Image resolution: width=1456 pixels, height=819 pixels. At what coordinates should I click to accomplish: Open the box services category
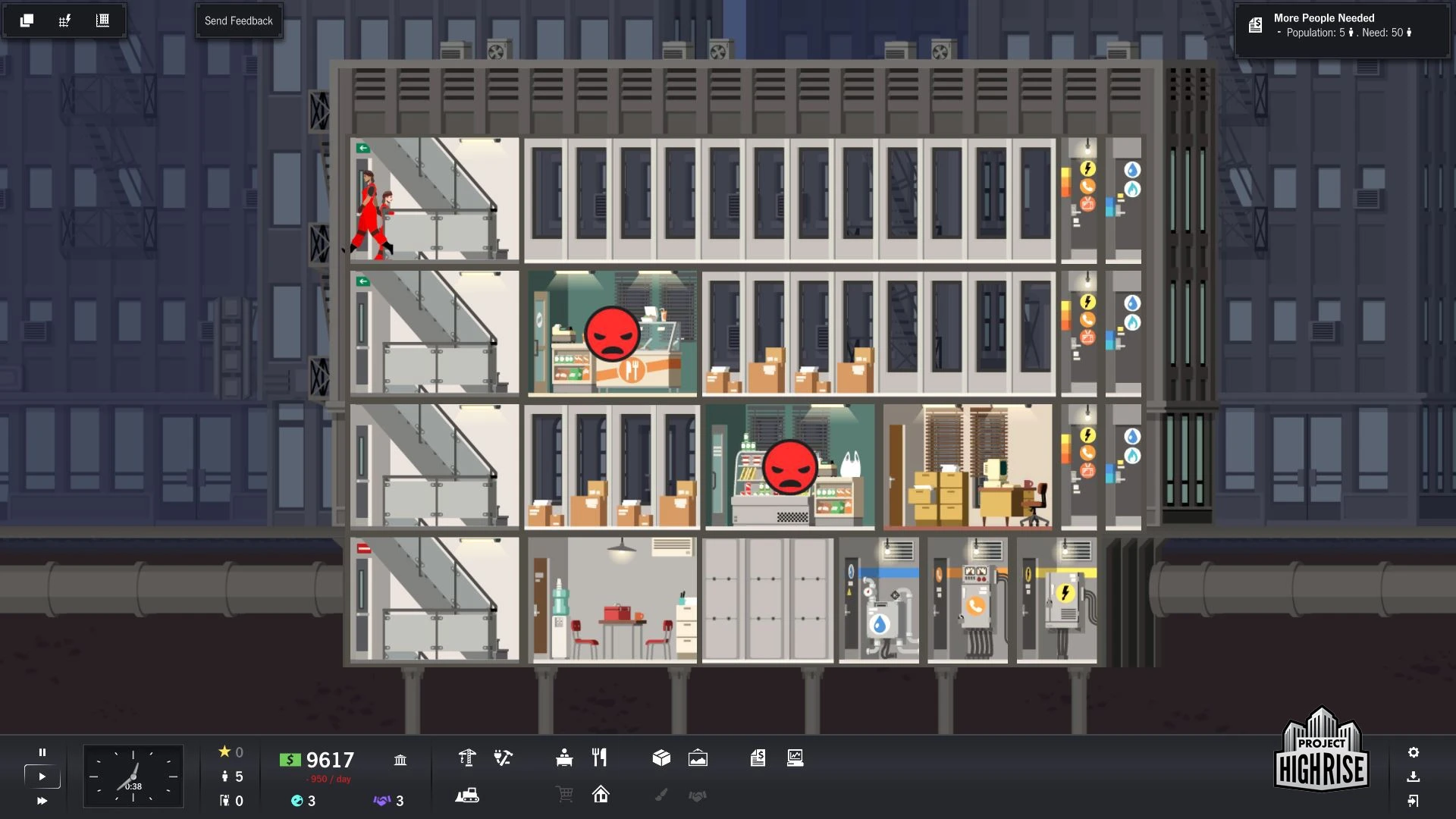coord(661,758)
